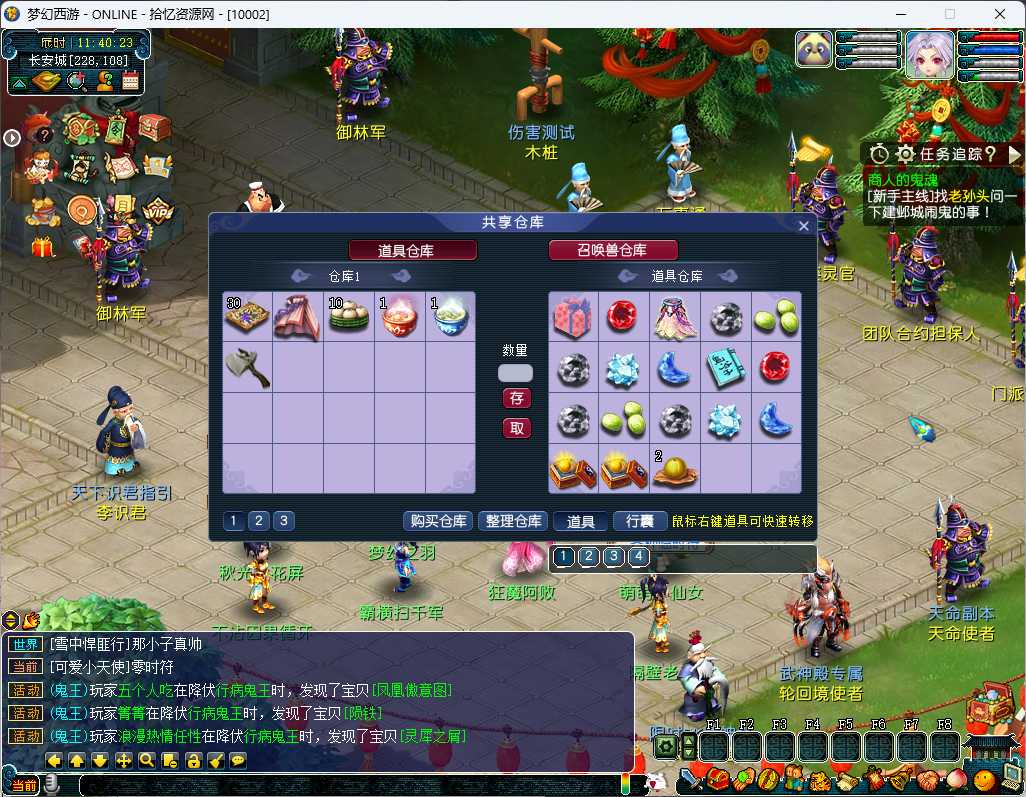The width and height of the screenshot is (1026, 797).
Task: Click the 取 withdraw button
Action: coord(516,428)
